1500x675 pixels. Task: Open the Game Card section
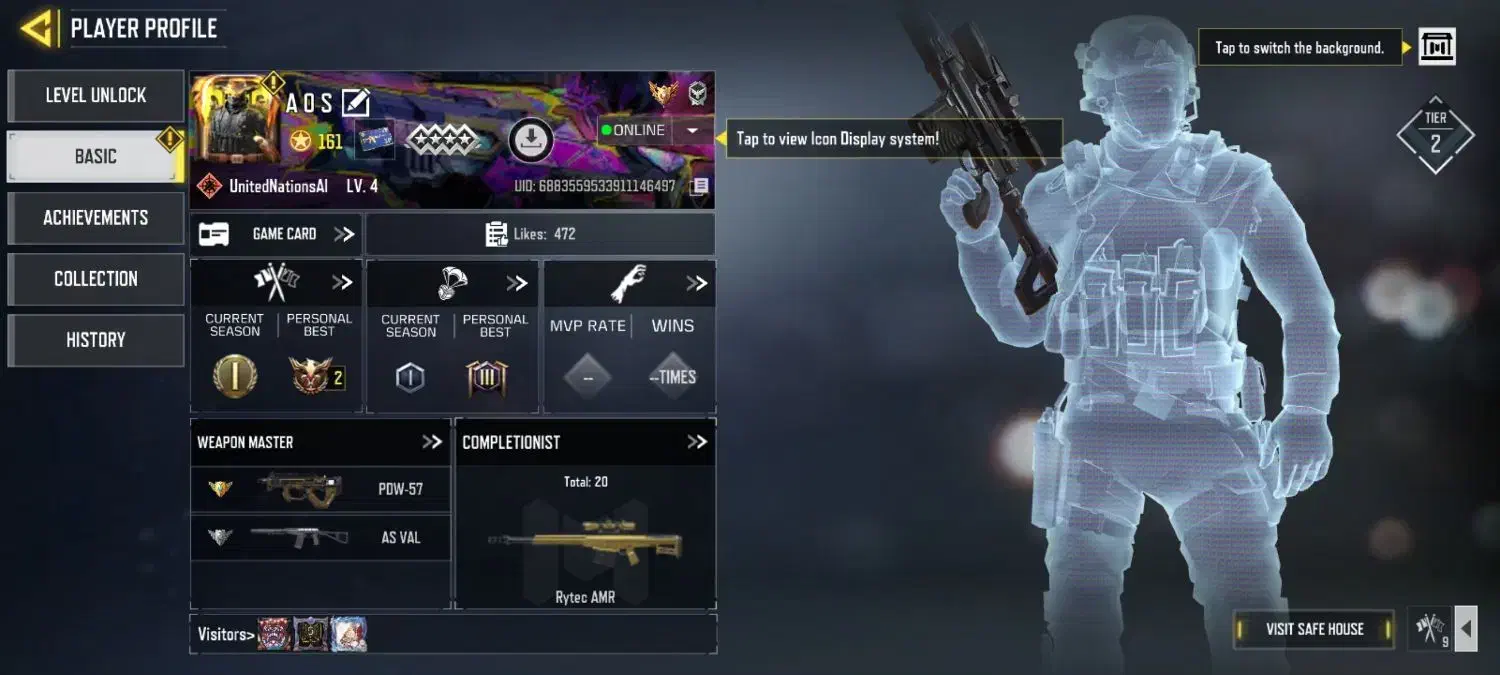coord(276,234)
